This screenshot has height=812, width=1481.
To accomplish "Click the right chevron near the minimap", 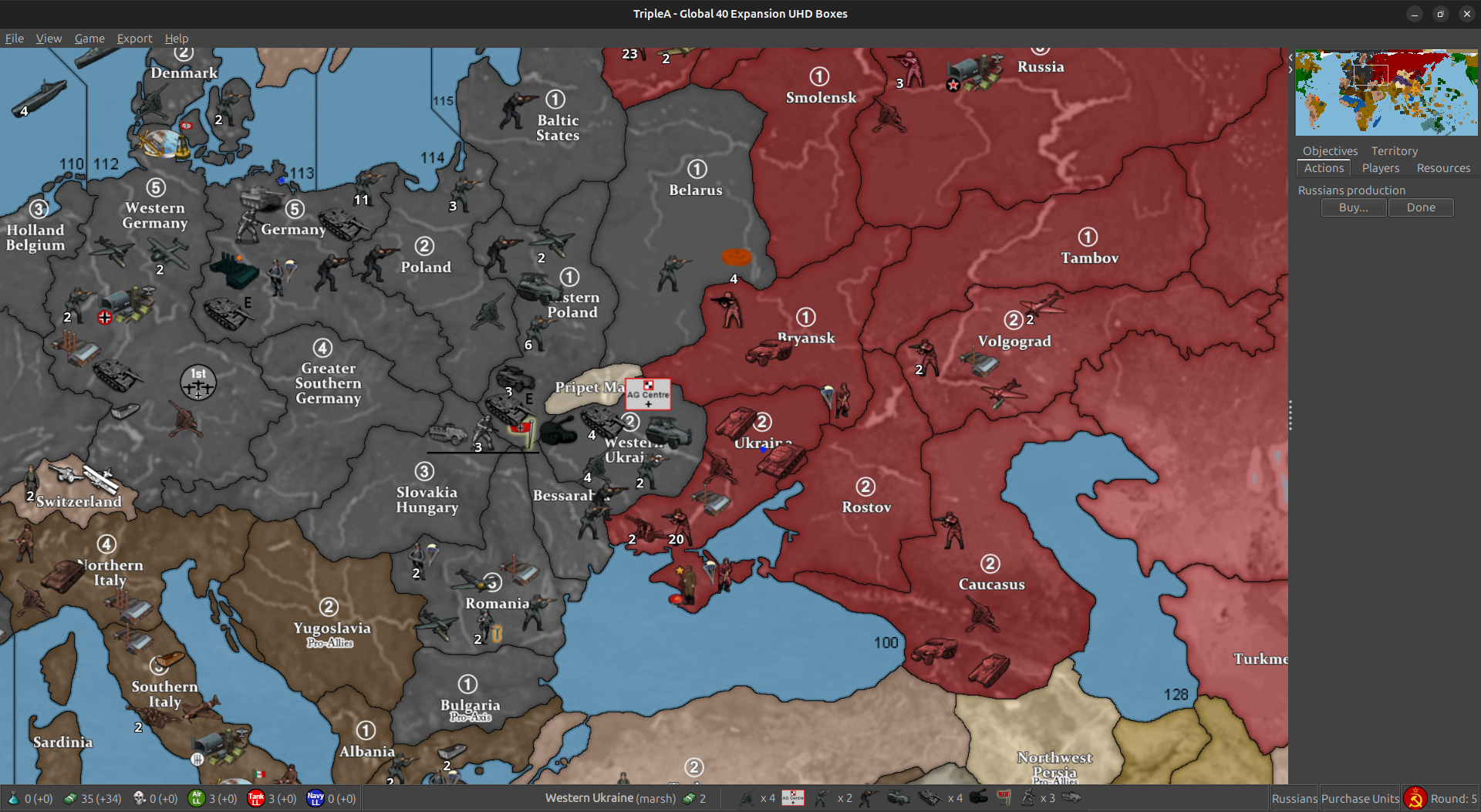I will (x=1290, y=69).
